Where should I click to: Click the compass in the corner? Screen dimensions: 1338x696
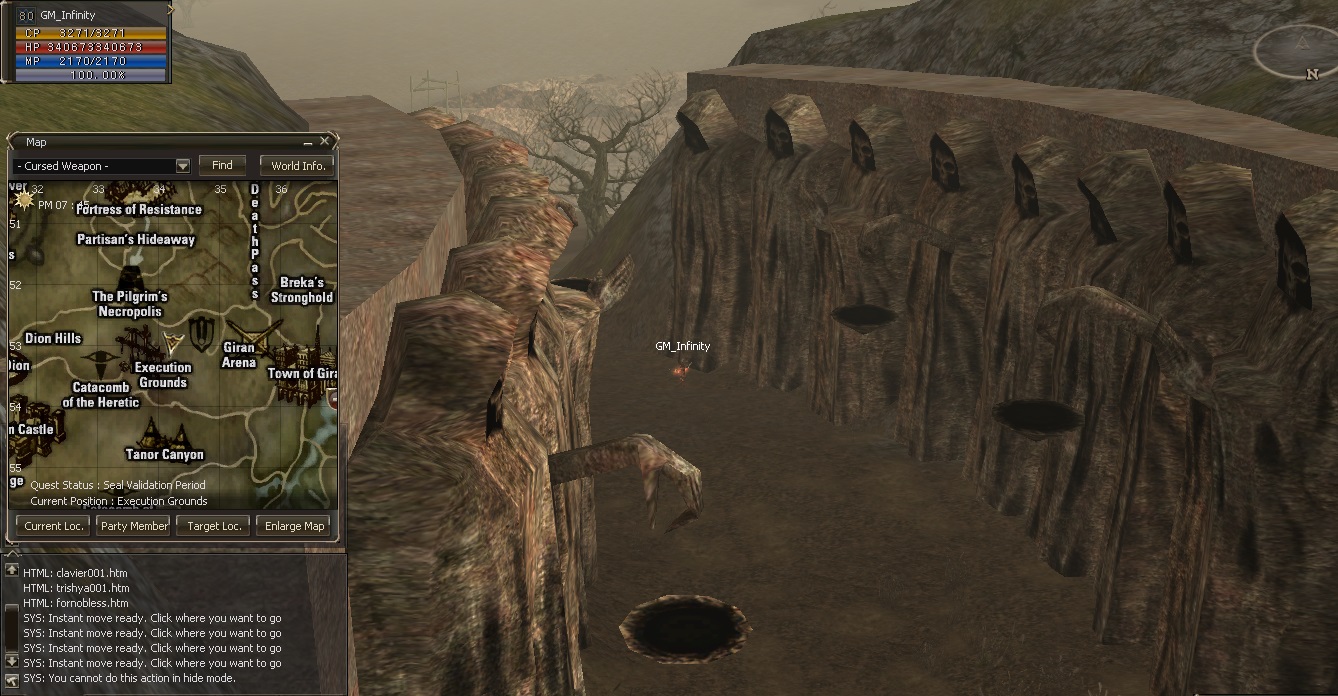[1299, 52]
